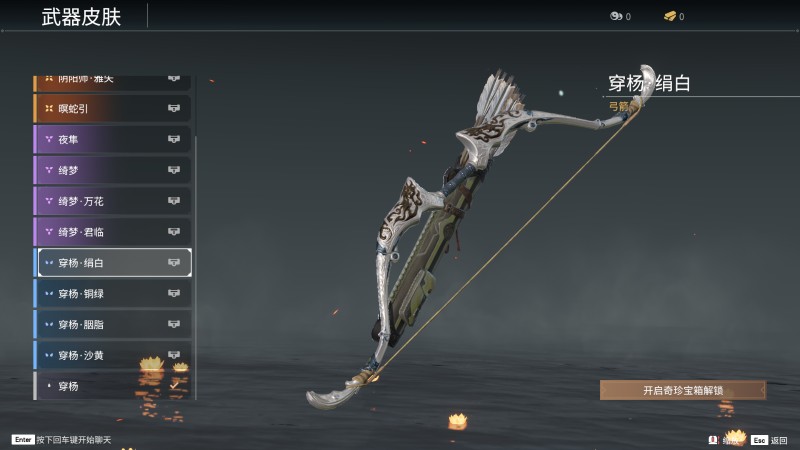Select the 穿杨·铜绿 weapon skin

pos(112,294)
